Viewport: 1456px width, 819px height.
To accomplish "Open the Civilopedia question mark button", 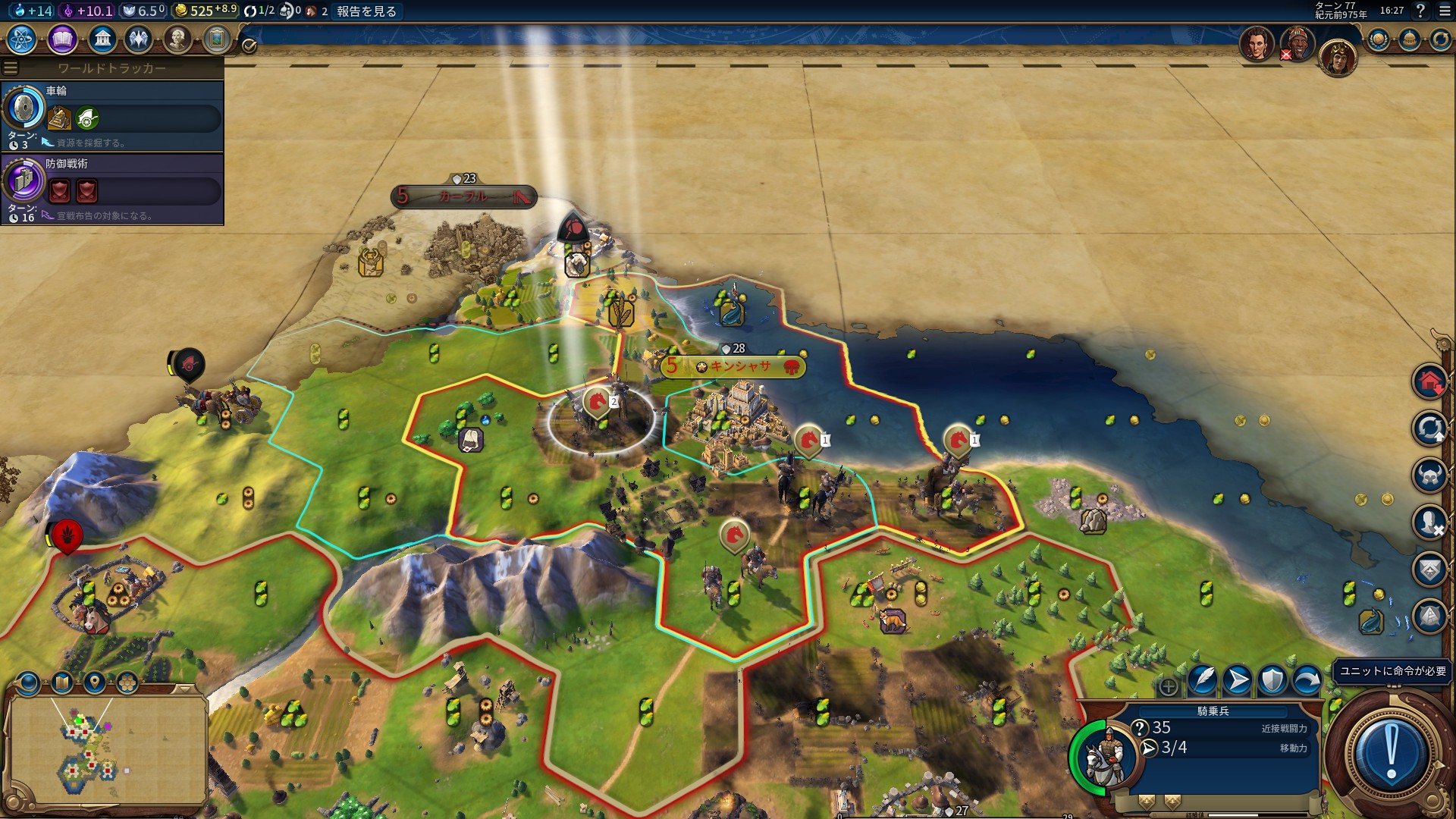I will point(1420,11).
